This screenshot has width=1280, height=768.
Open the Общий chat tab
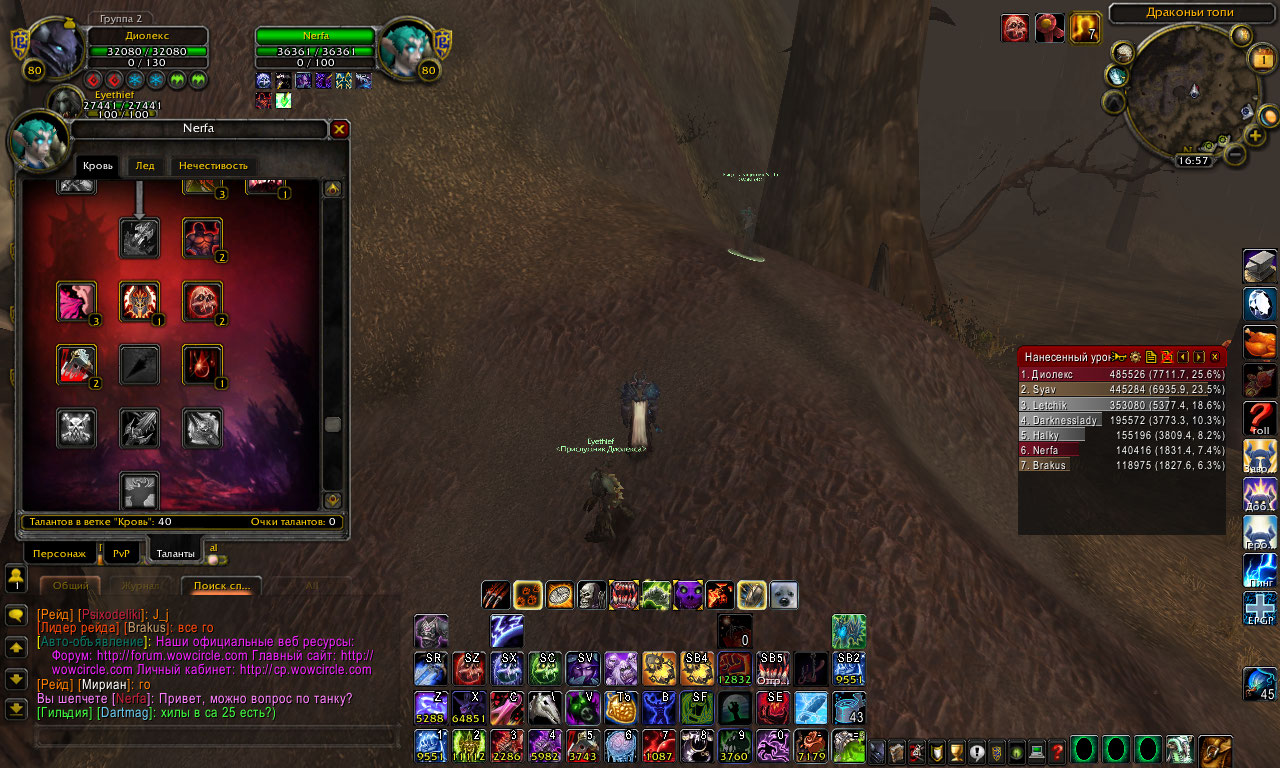click(70, 586)
